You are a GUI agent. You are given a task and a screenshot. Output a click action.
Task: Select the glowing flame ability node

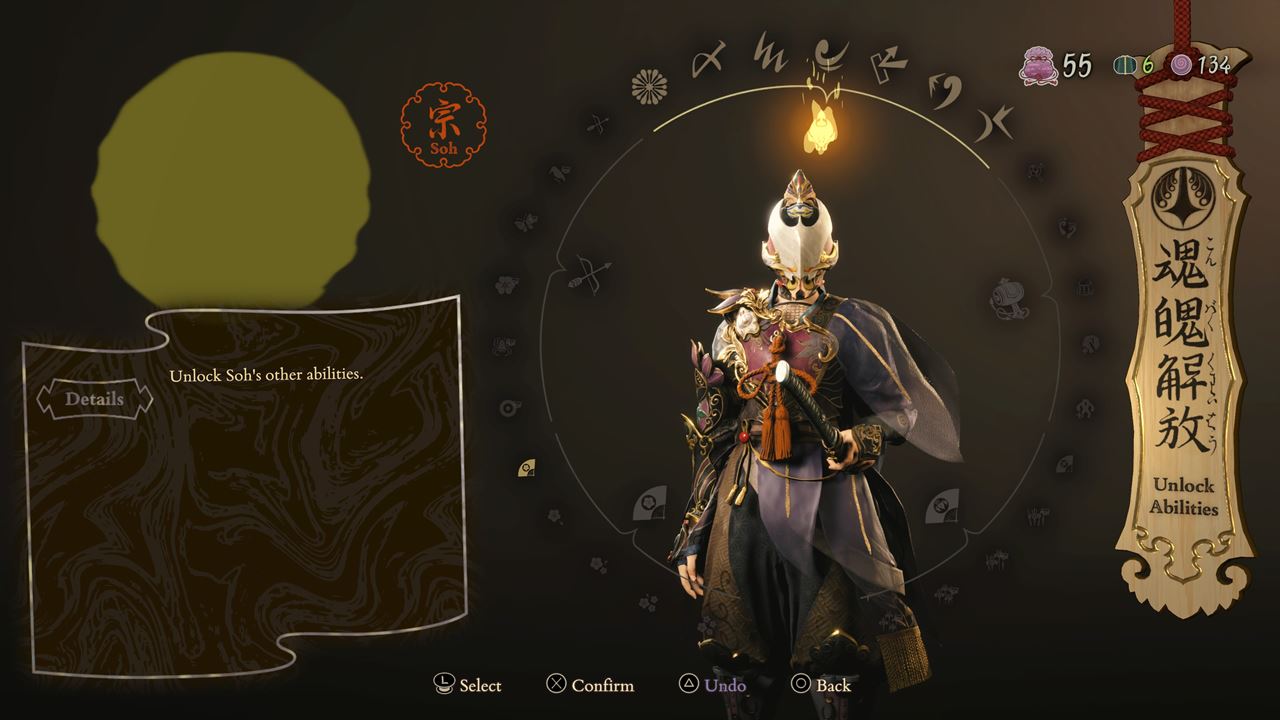(819, 127)
